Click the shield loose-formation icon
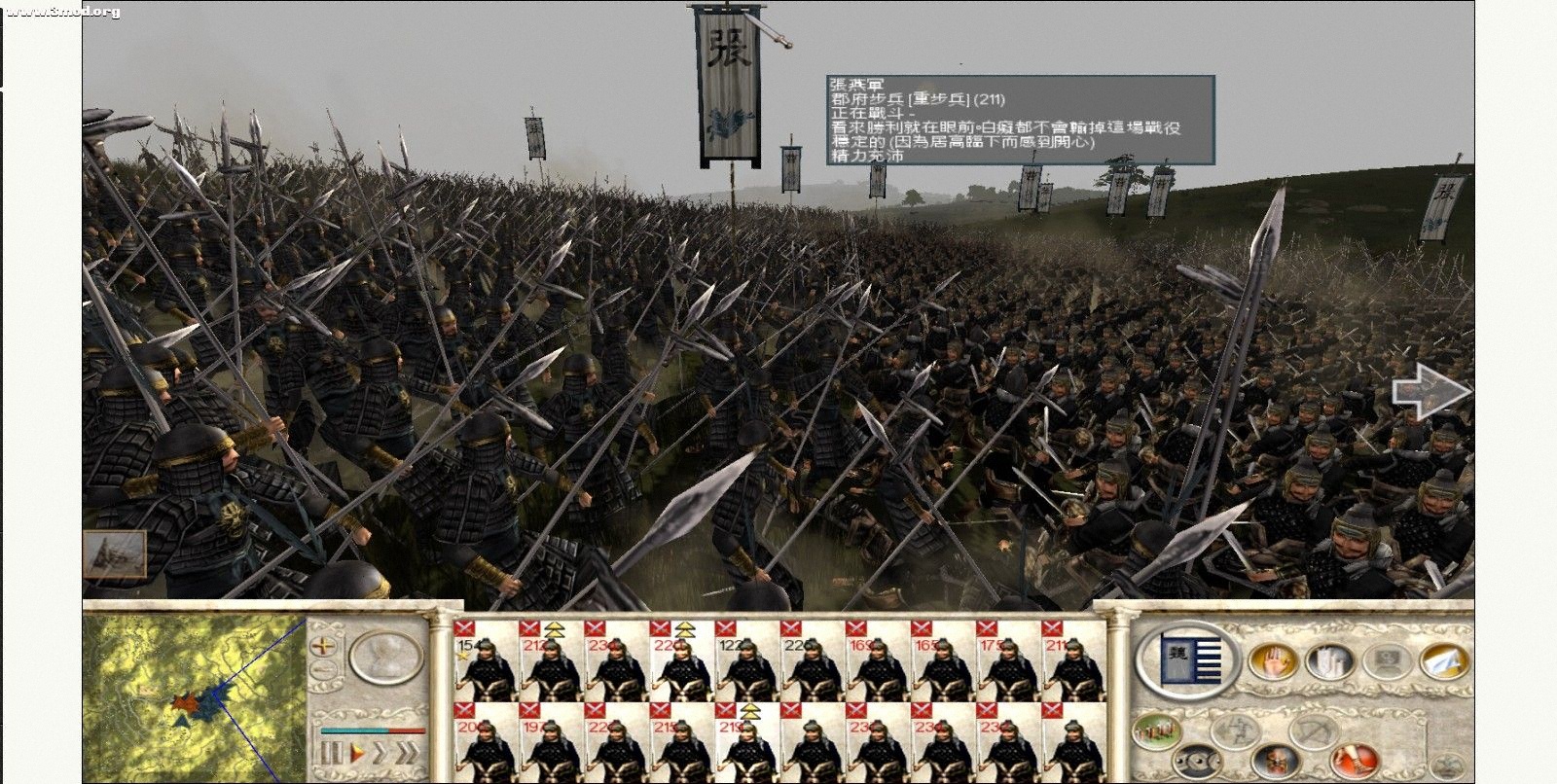Image resolution: width=1557 pixels, height=784 pixels. click(1197, 760)
